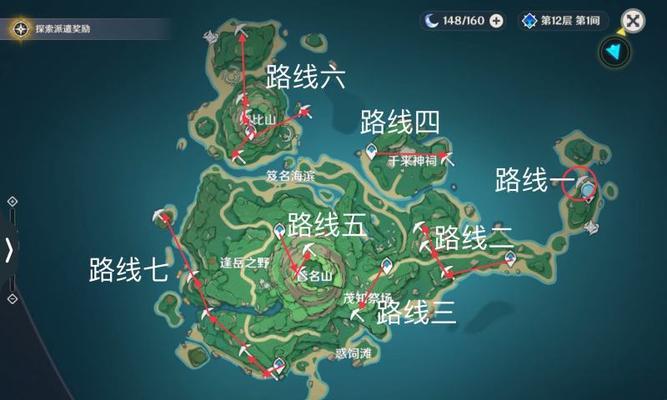This screenshot has height=400, width=667.
Task: Click the blue player location arrow icon
Action: pyautogui.click(x=612, y=52)
